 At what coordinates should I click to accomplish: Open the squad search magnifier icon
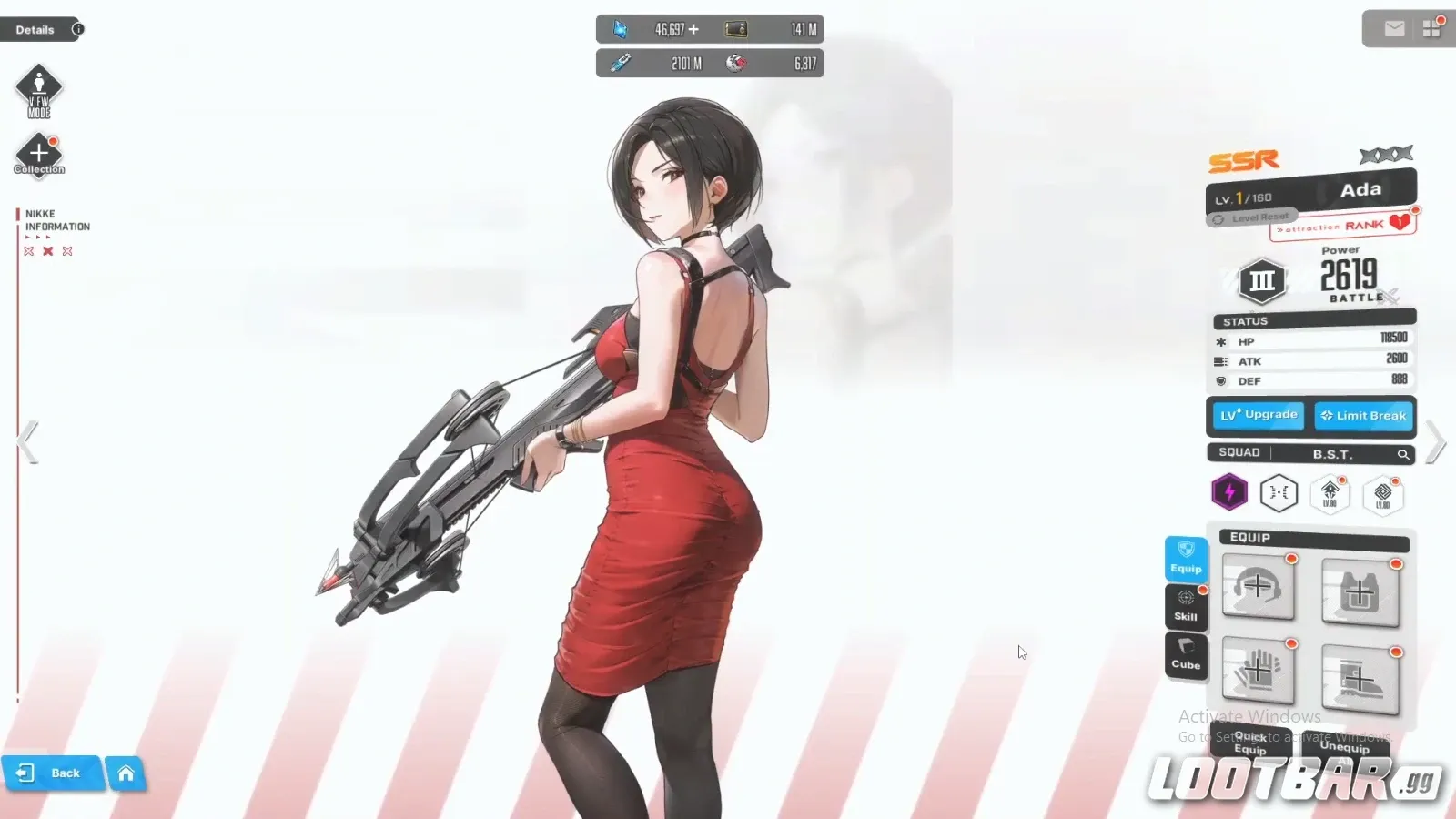[1404, 454]
